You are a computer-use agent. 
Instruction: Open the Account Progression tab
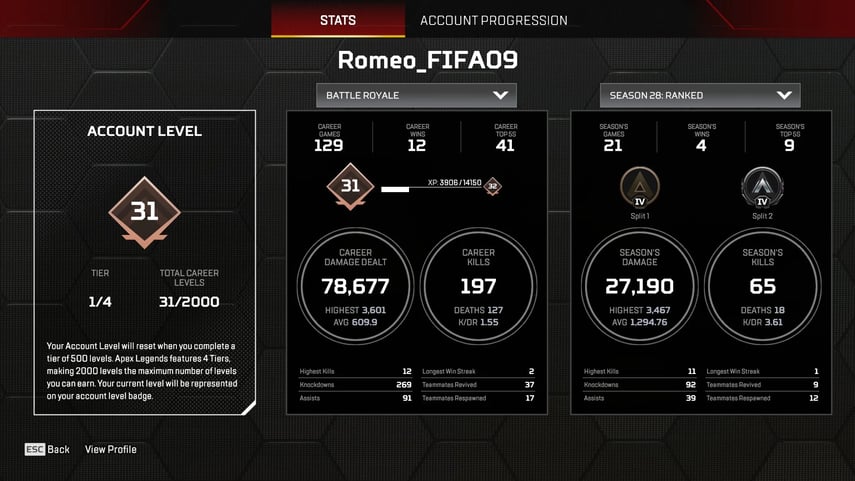pos(493,20)
